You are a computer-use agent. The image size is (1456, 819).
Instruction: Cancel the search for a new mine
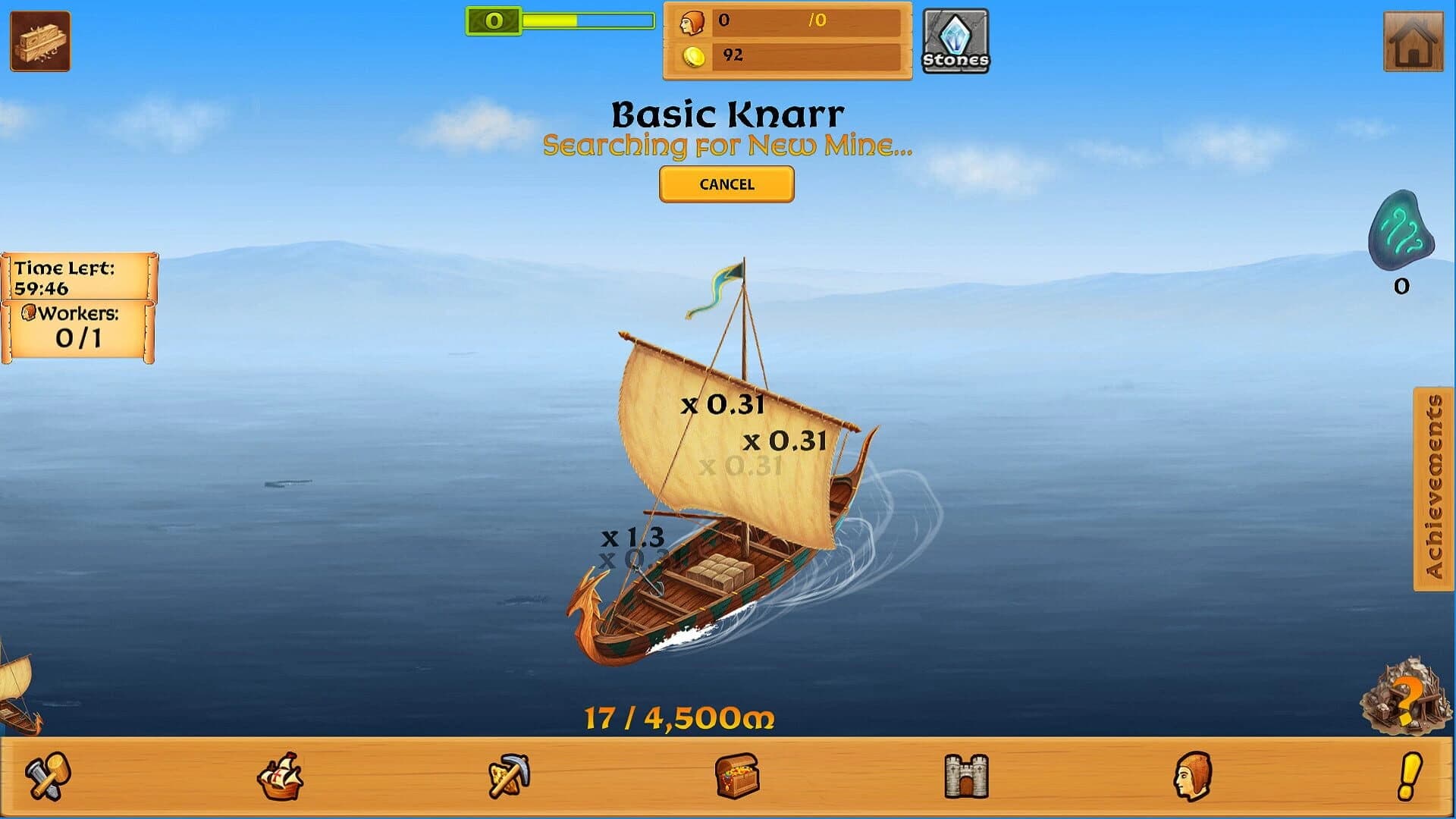tap(726, 184)
